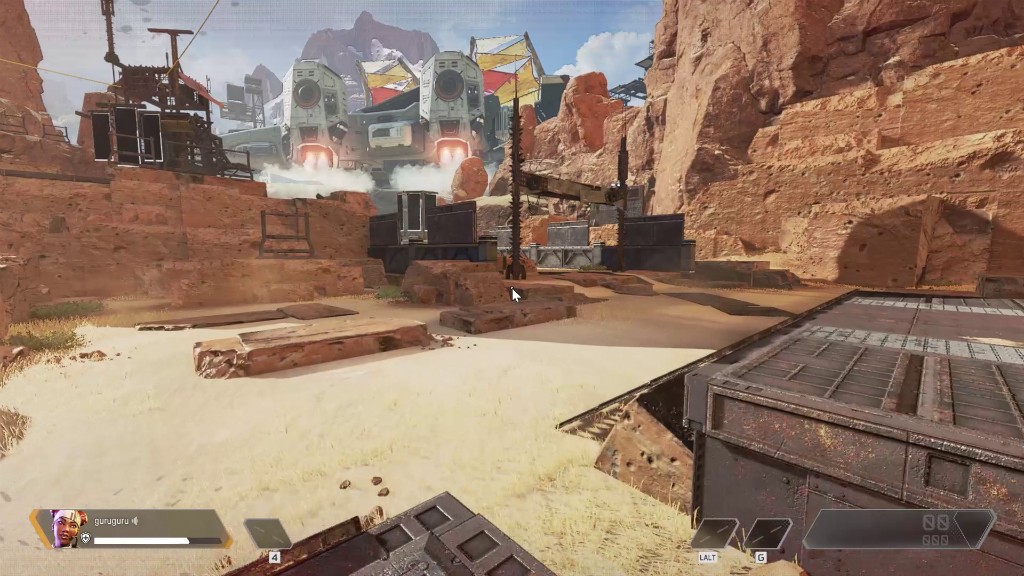Image resolution: width=1024 pixels, height=576 pixels.
Task: Select the slot labeled G
Action: click(767, 534)
